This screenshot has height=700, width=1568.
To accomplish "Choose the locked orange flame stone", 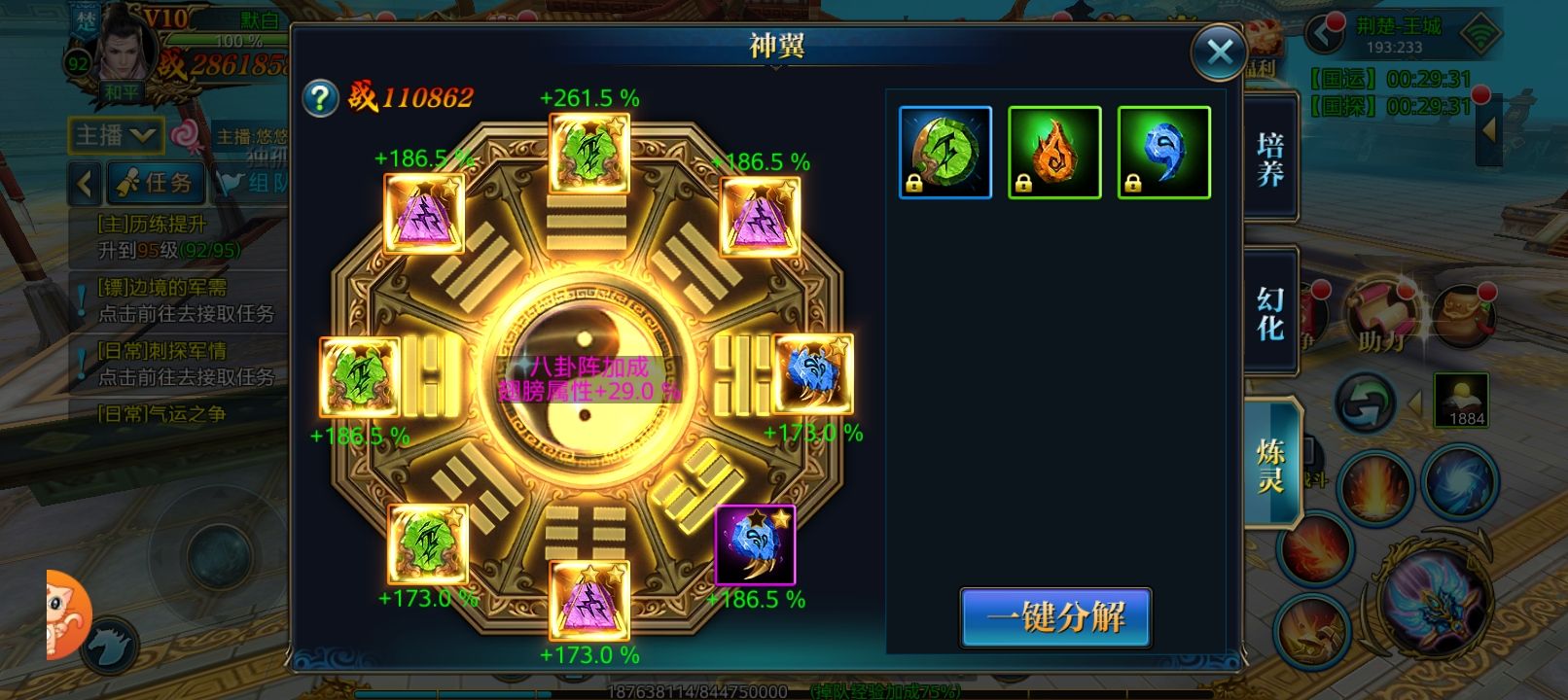I will click(1054, 153).
